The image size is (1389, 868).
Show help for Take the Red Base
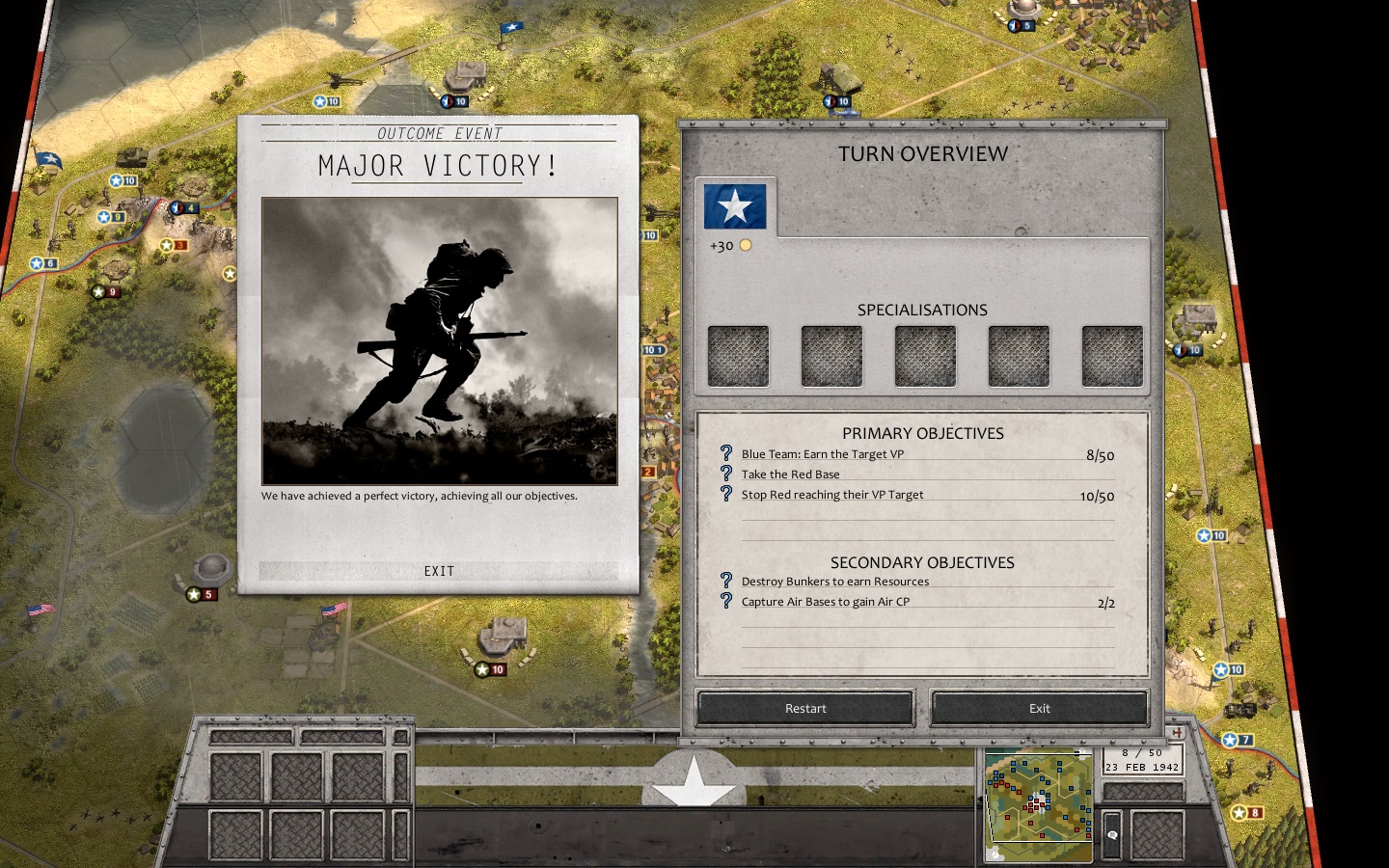[x=726, y=473]
